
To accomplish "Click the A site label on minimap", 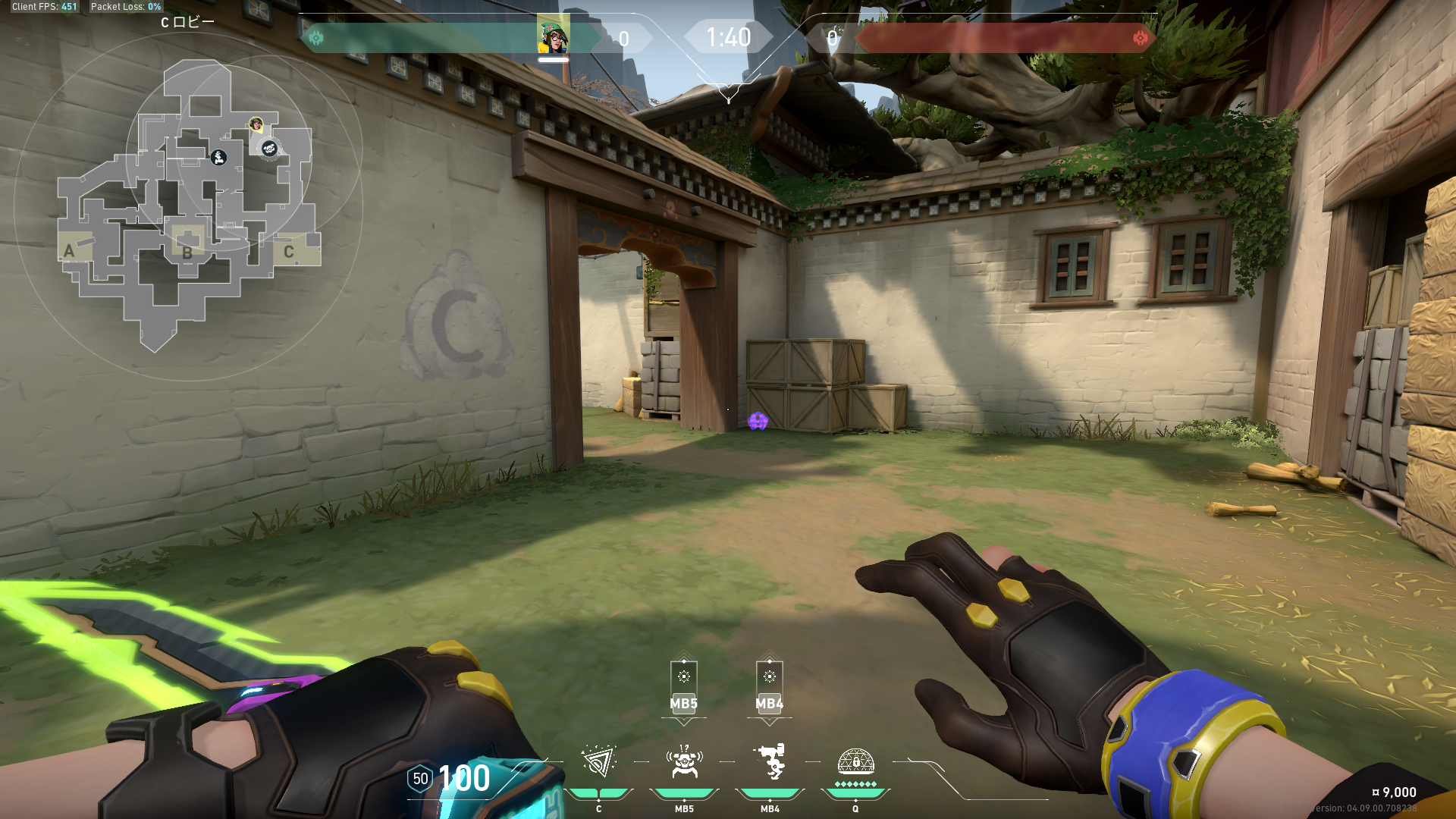I will [70, 251].
